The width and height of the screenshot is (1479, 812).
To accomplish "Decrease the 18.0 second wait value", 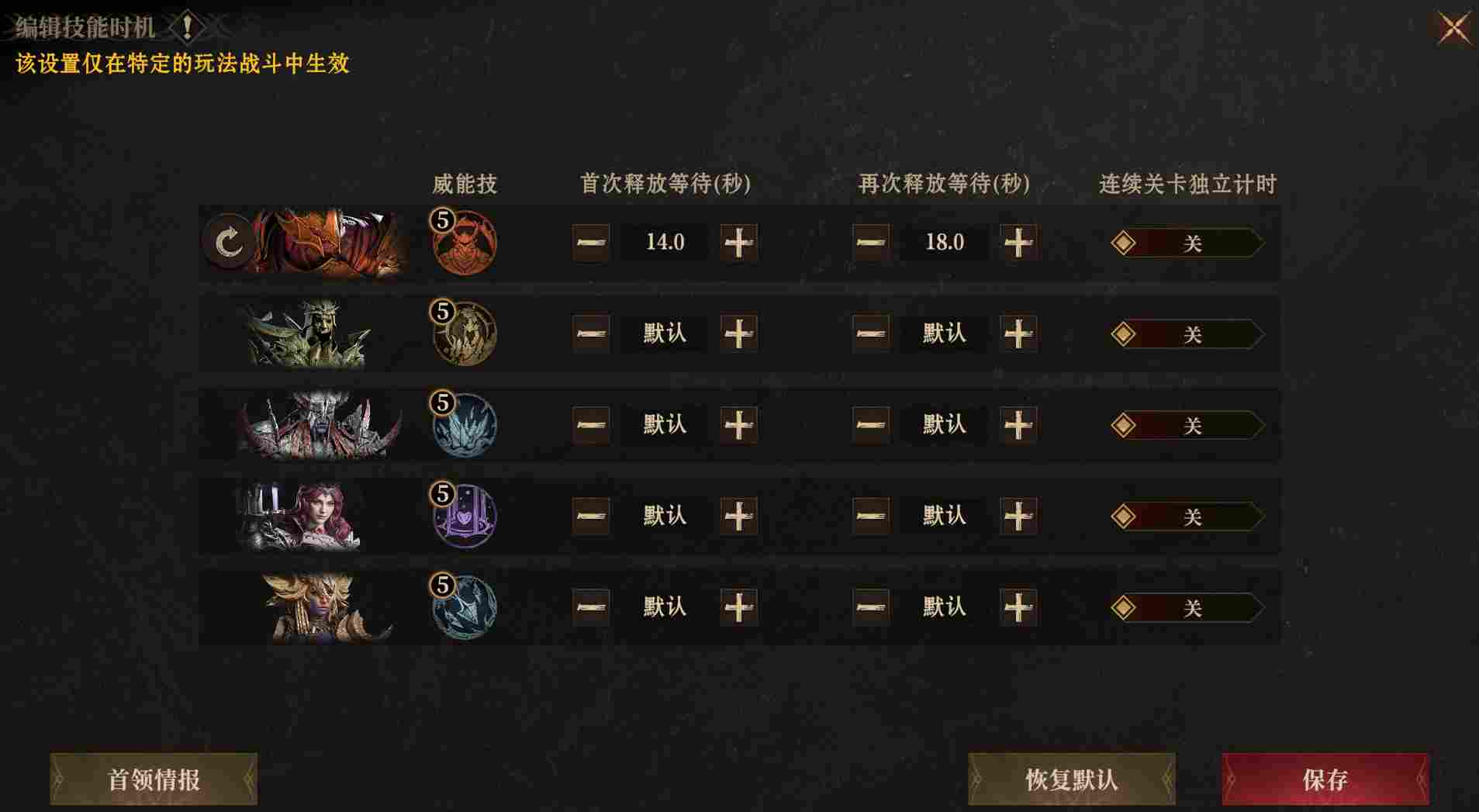I will (x=870, y=243).
